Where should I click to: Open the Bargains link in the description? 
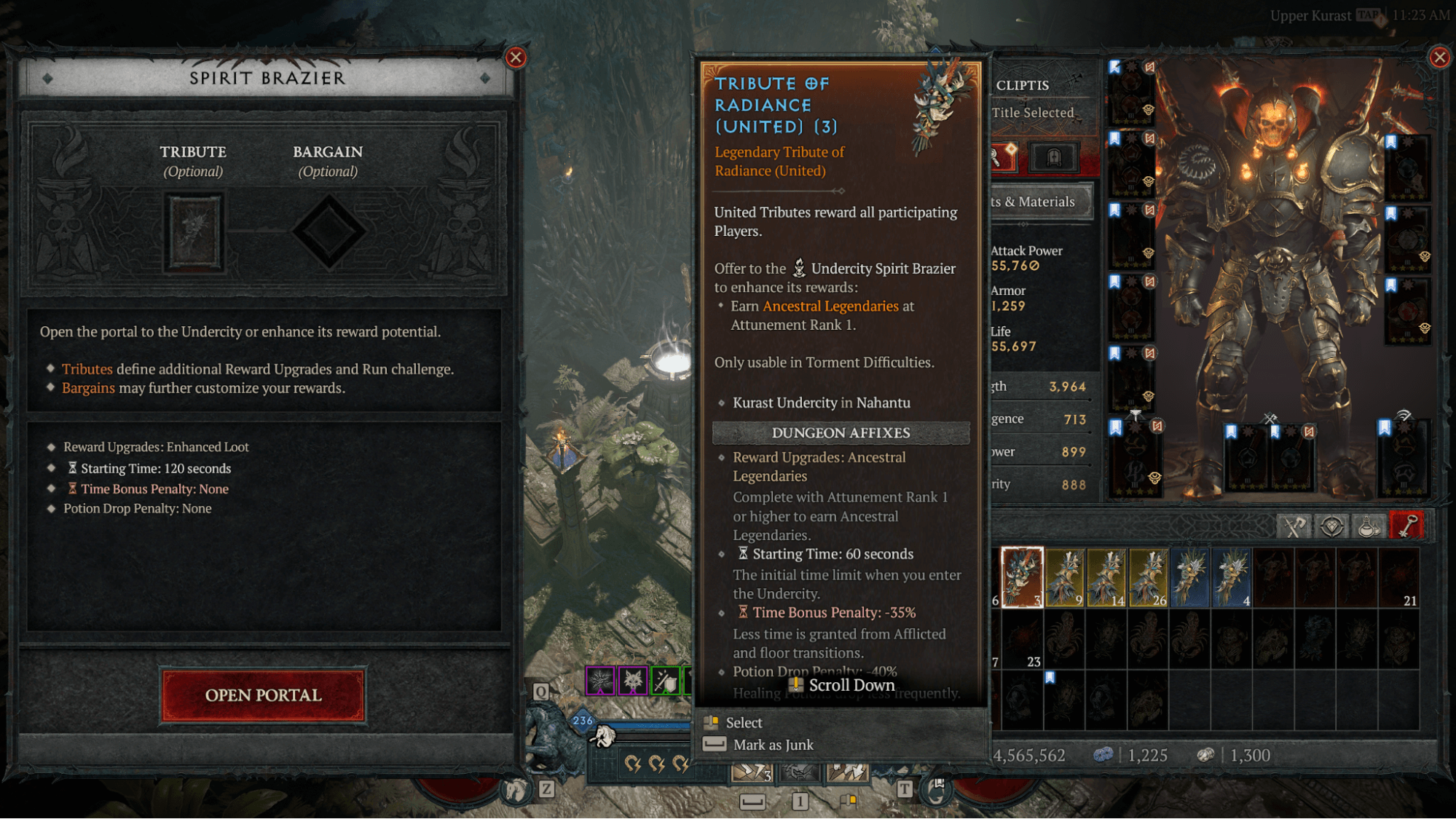88,387
